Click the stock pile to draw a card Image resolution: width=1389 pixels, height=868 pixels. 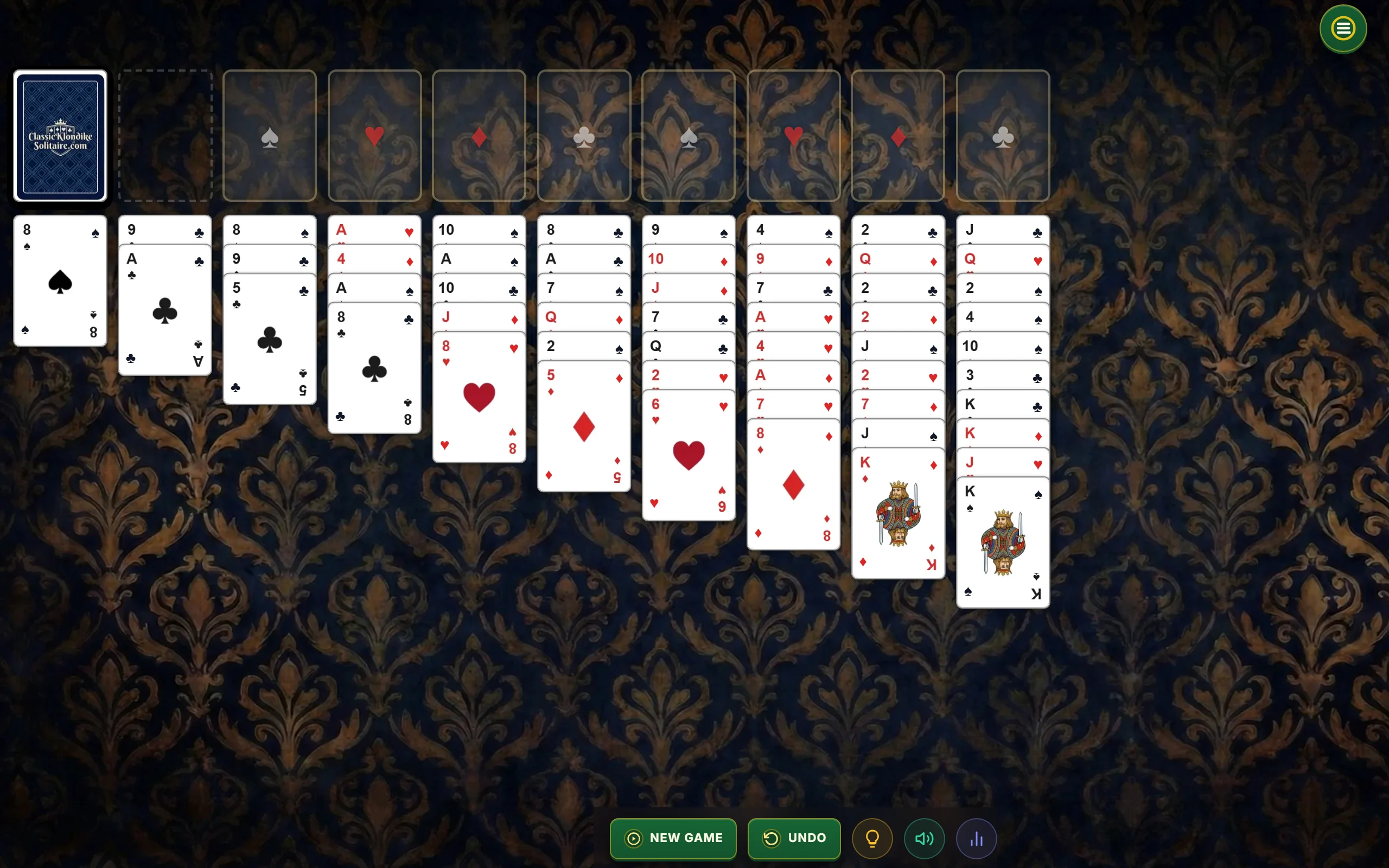(x=60, y=136)
